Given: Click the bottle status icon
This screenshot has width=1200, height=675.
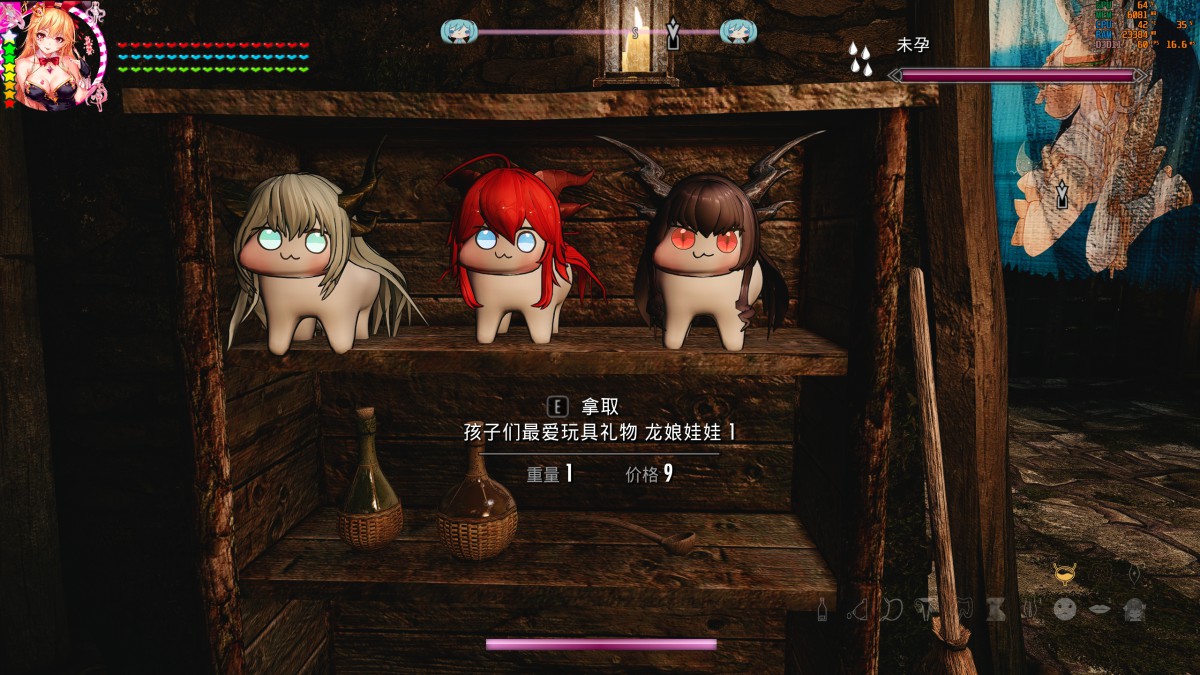Looking at the screenshot, I should point(822,608).
